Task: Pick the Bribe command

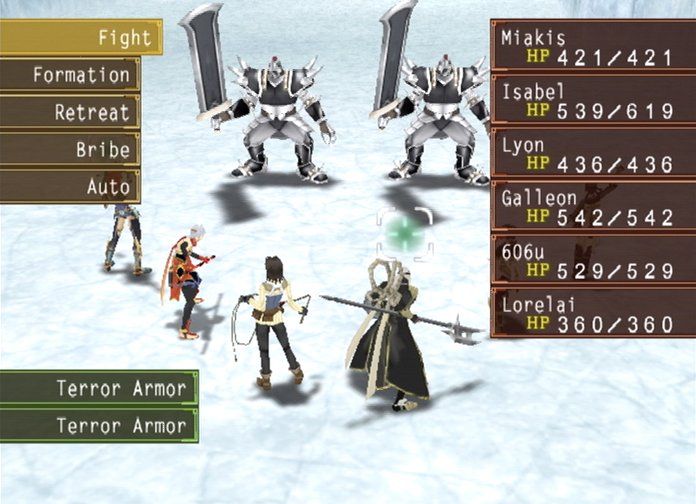Action: pyautogui.click(x=68, y=150)
